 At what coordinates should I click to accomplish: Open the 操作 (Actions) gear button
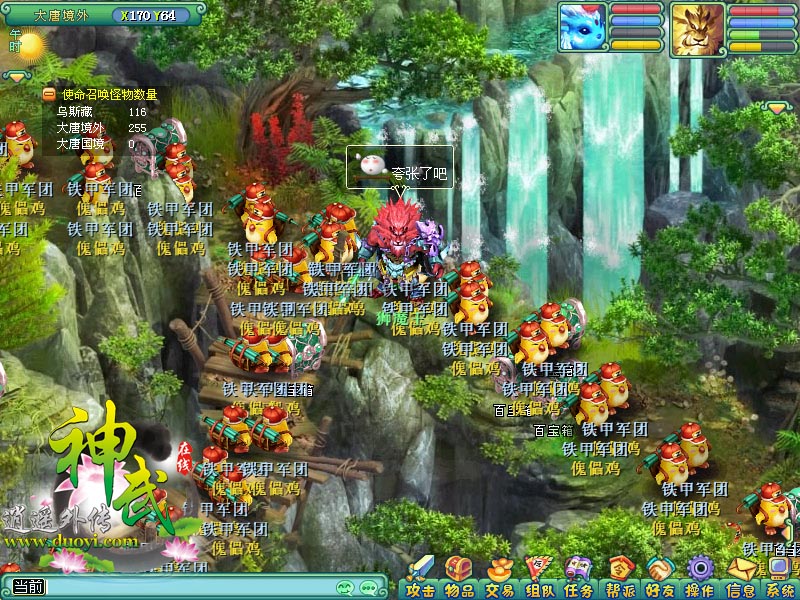pos(700,579)
